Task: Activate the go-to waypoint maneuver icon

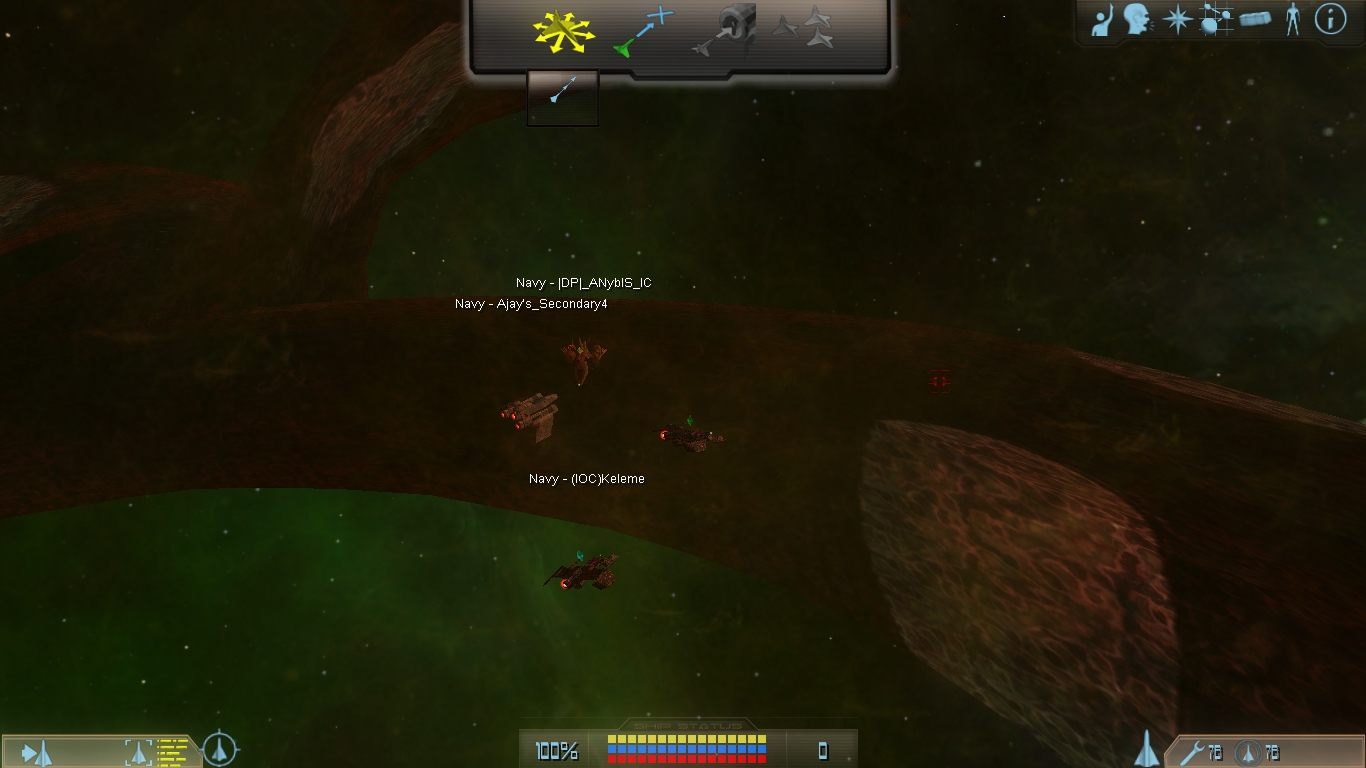Action: pyautogui.click(x=643, y=31)
